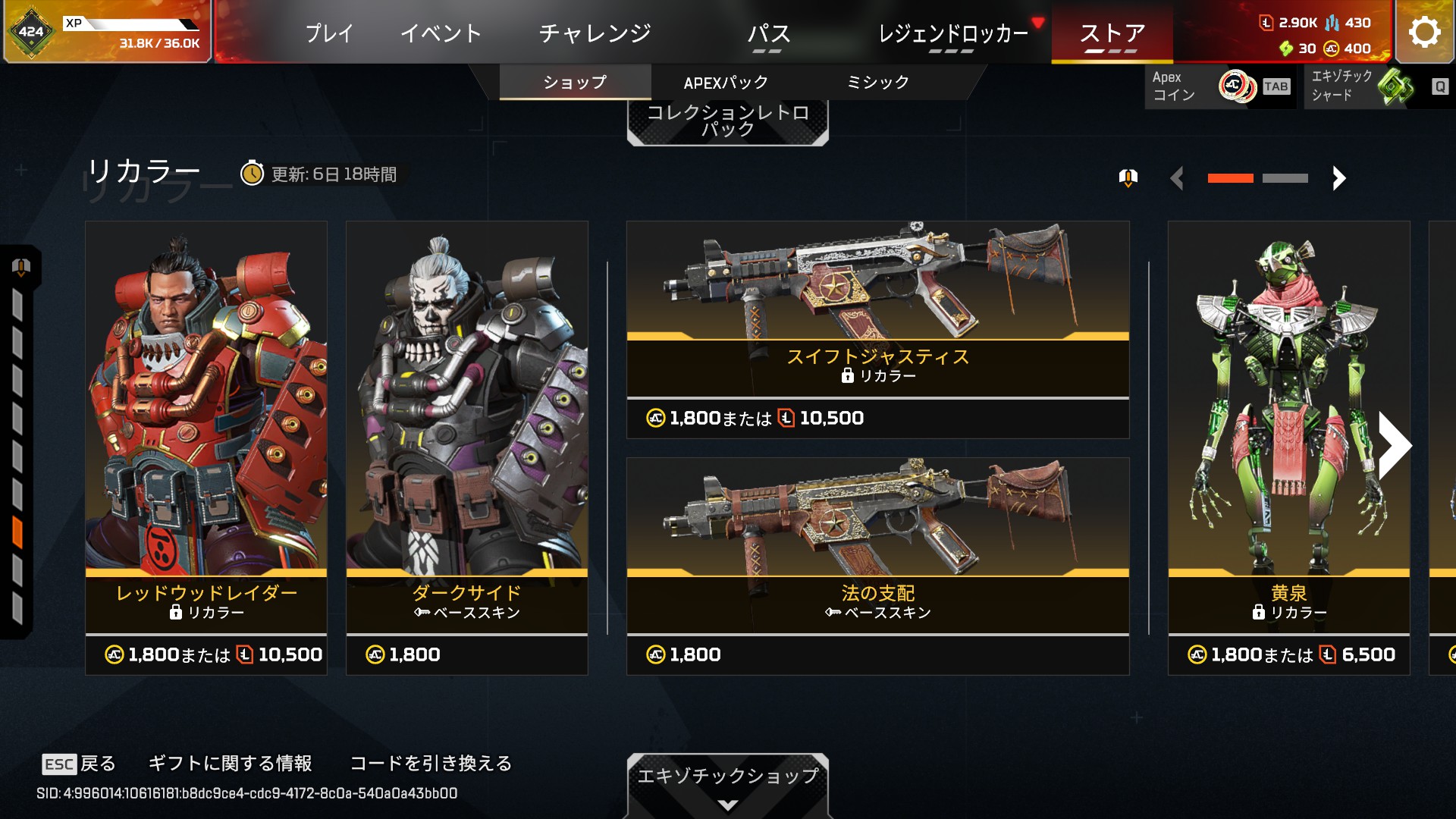Viewport: 1456px width, 819px height.
Task: Switch to the イベント tab
Action: point(441,33)
